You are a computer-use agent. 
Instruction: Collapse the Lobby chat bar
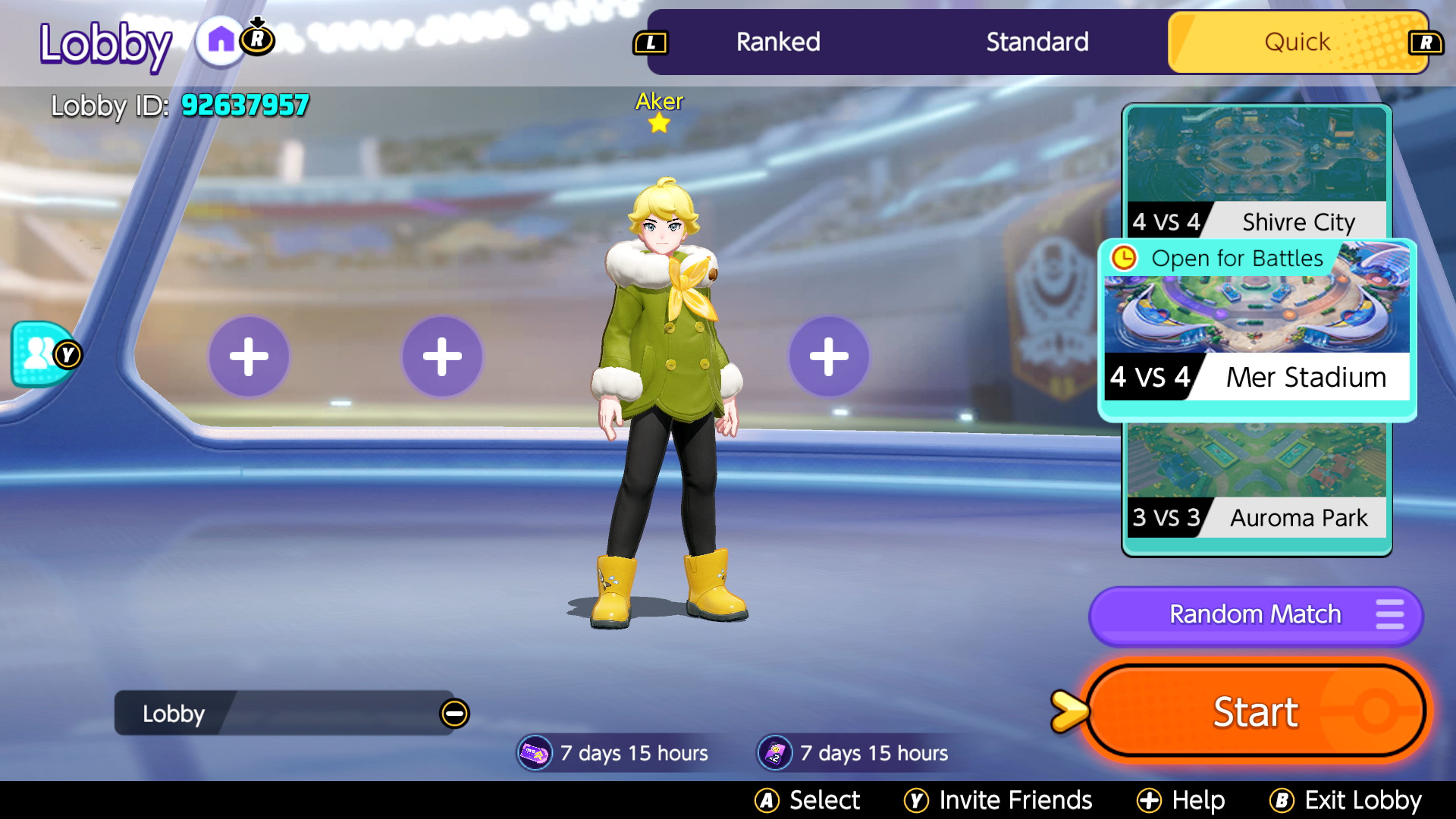[x=455, y=714]
